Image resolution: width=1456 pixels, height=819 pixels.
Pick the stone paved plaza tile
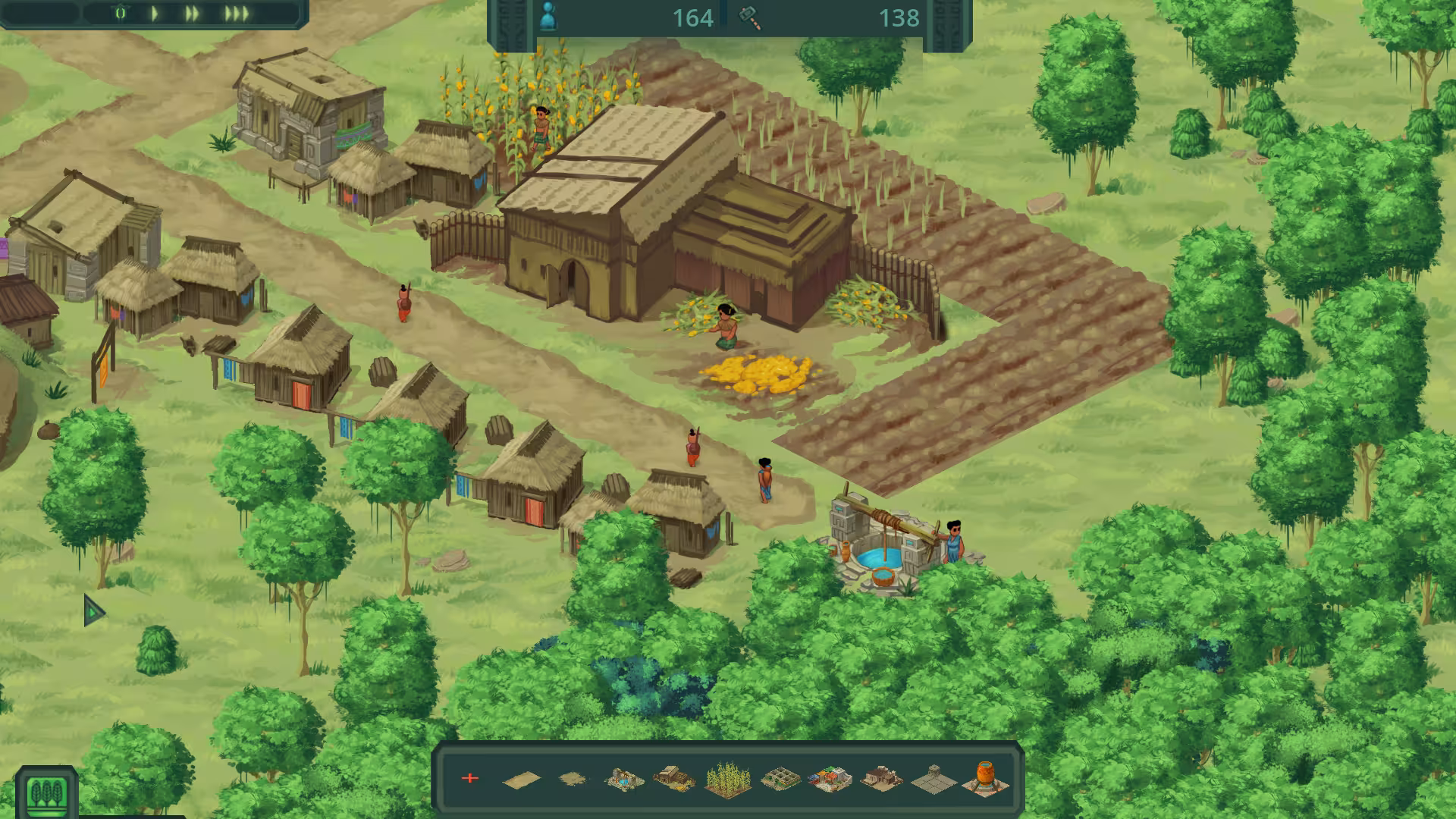point(933,779)
